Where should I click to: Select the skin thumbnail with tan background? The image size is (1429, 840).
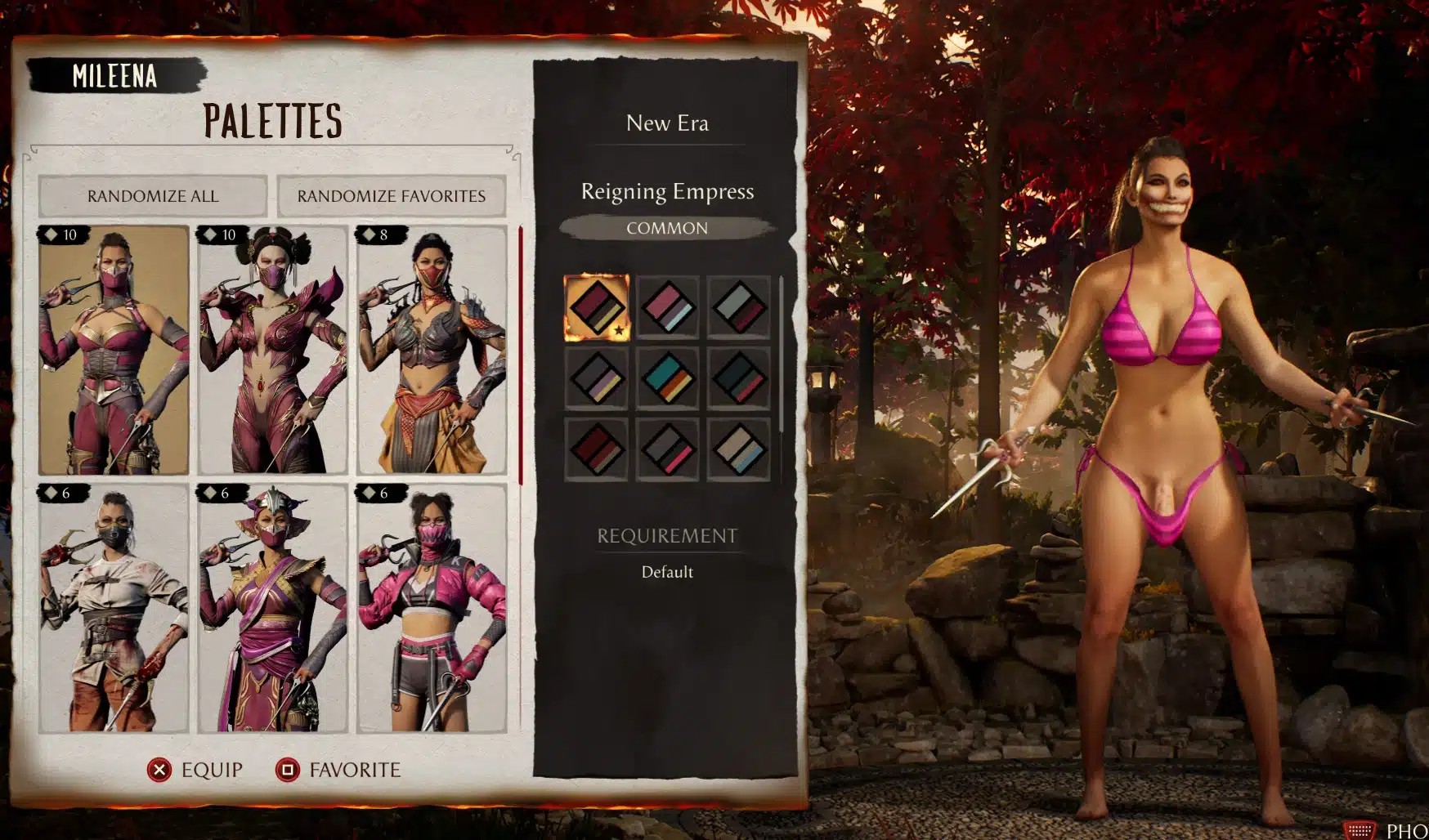point(114,351)
